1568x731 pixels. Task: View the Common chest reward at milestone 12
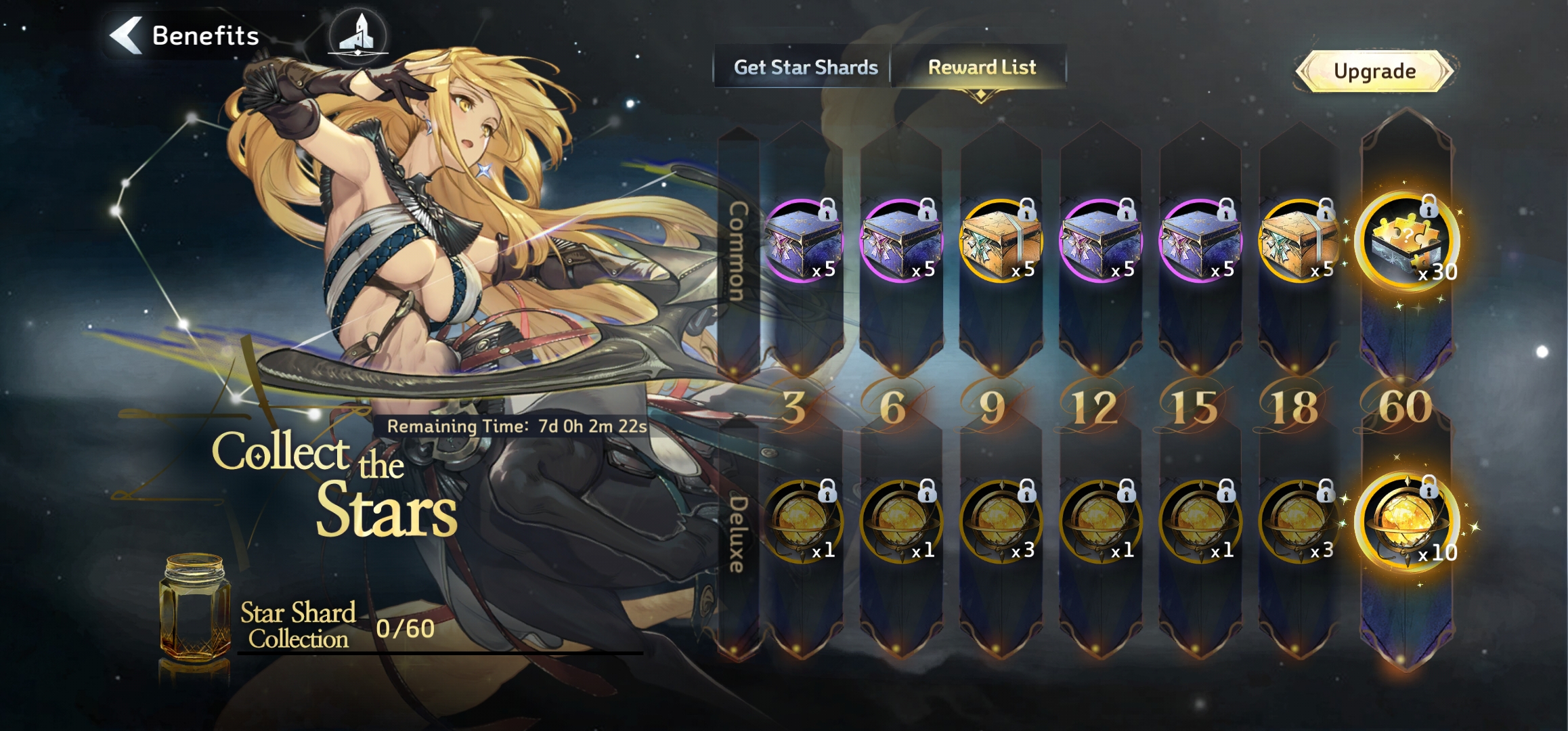point(1101,241)
